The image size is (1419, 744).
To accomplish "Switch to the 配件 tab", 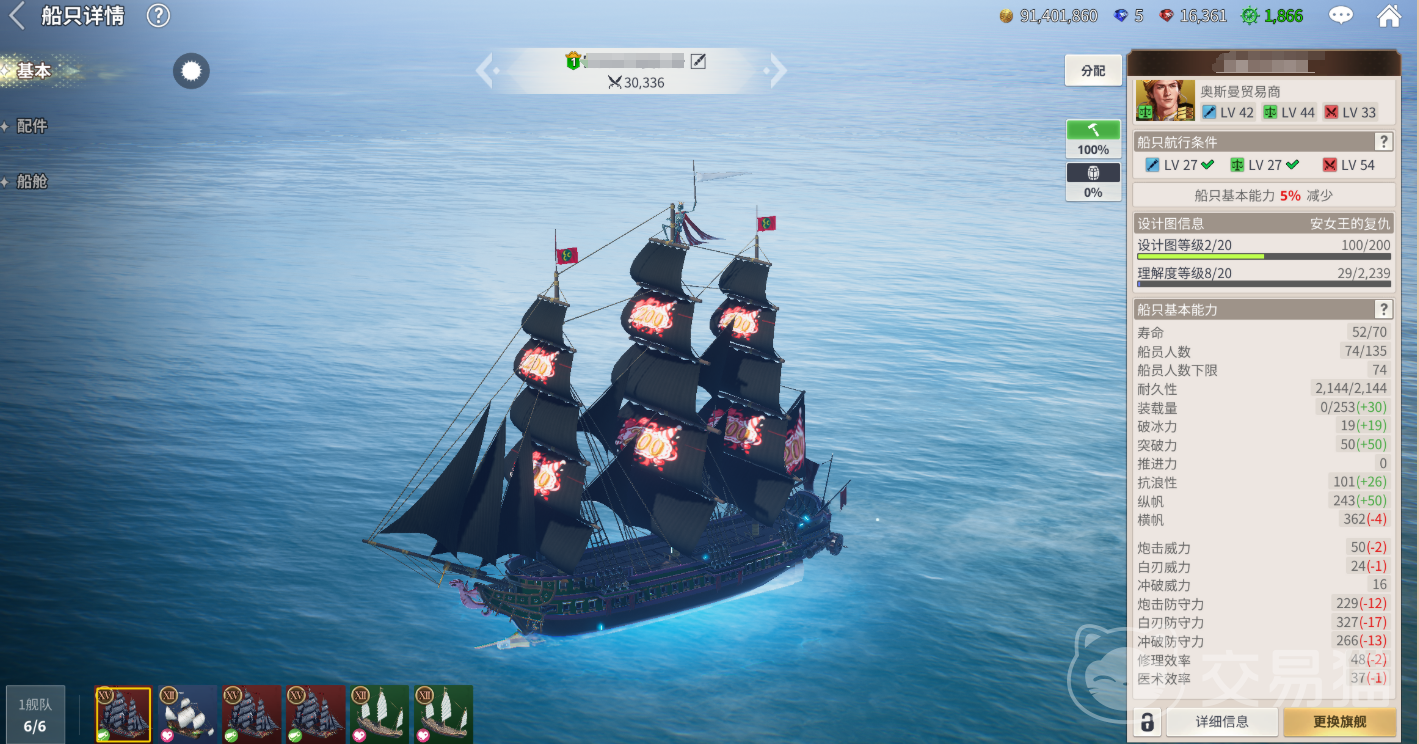I will point(32,126).
